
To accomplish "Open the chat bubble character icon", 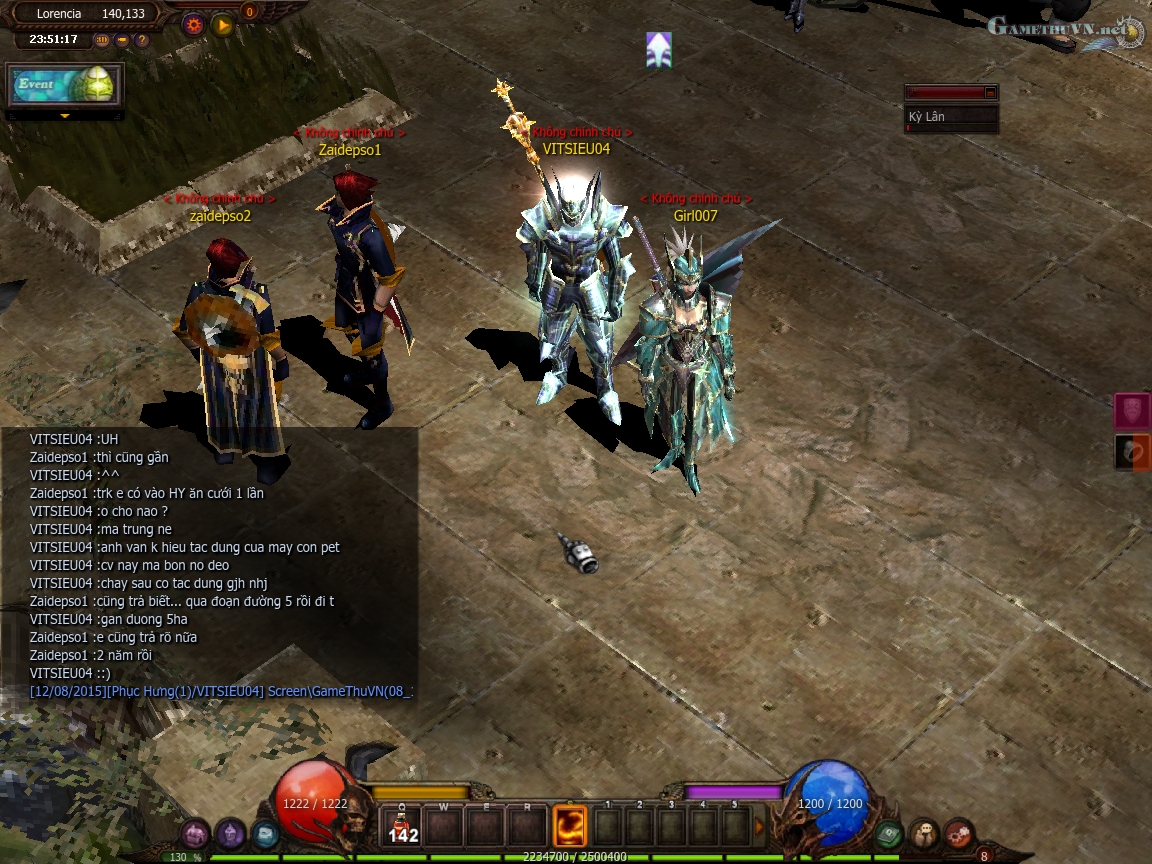I will [924, 832].
